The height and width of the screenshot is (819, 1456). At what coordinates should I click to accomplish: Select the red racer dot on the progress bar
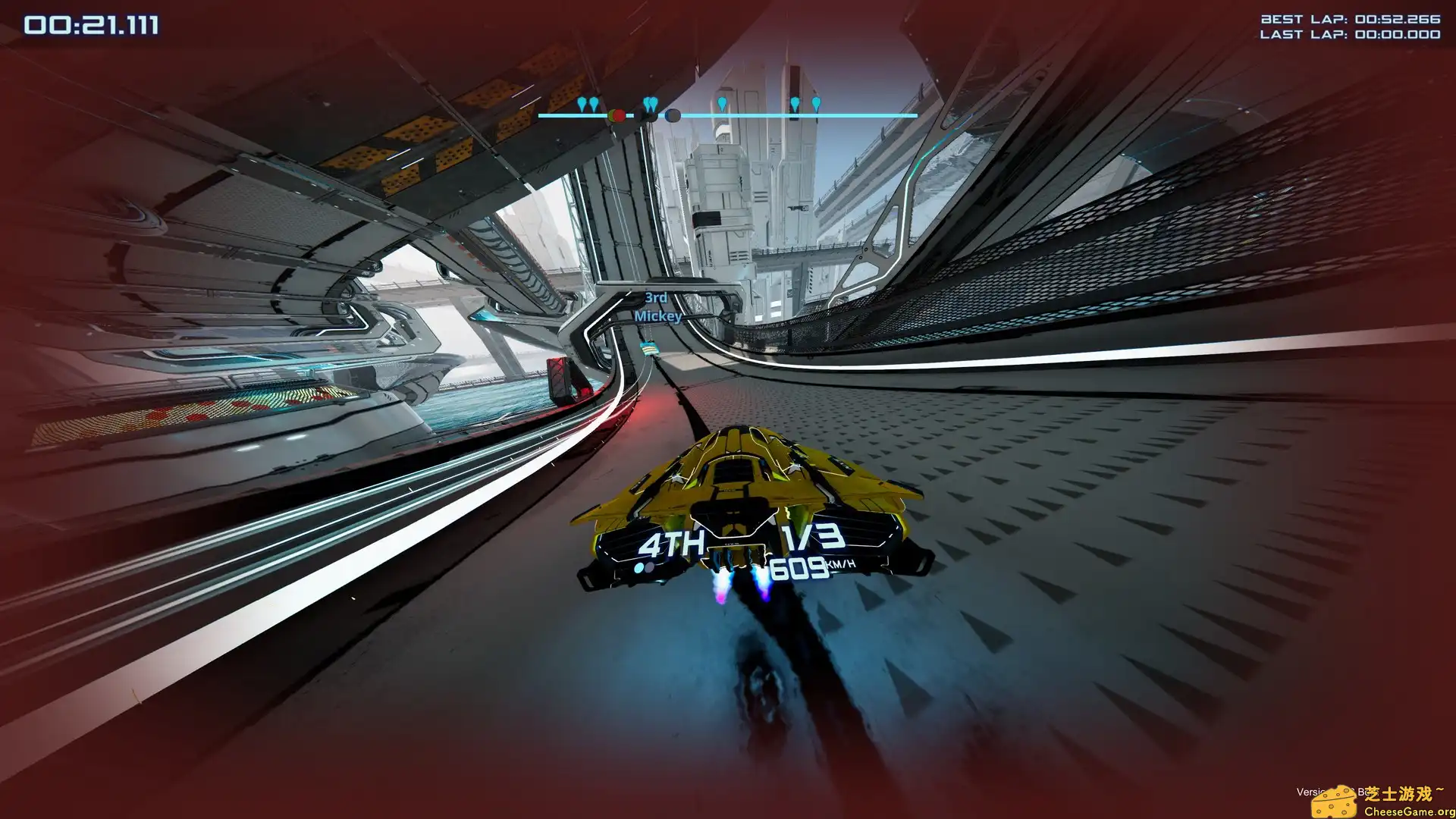(x=620, y=115)
